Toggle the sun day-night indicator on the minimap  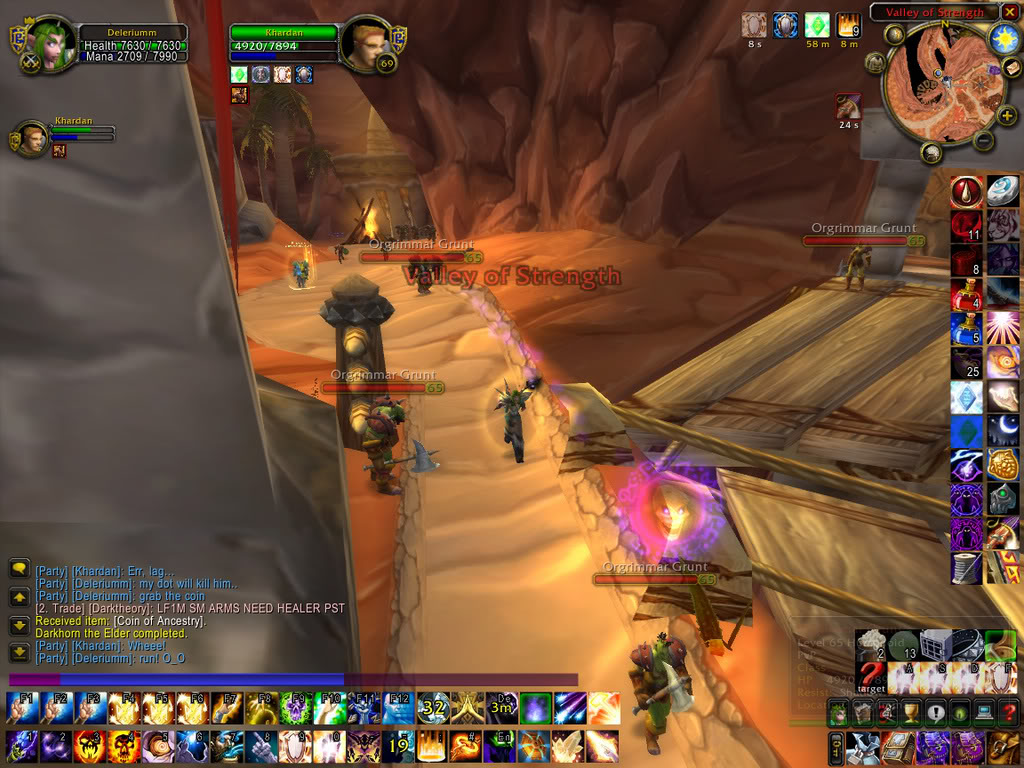(1003, 38)
